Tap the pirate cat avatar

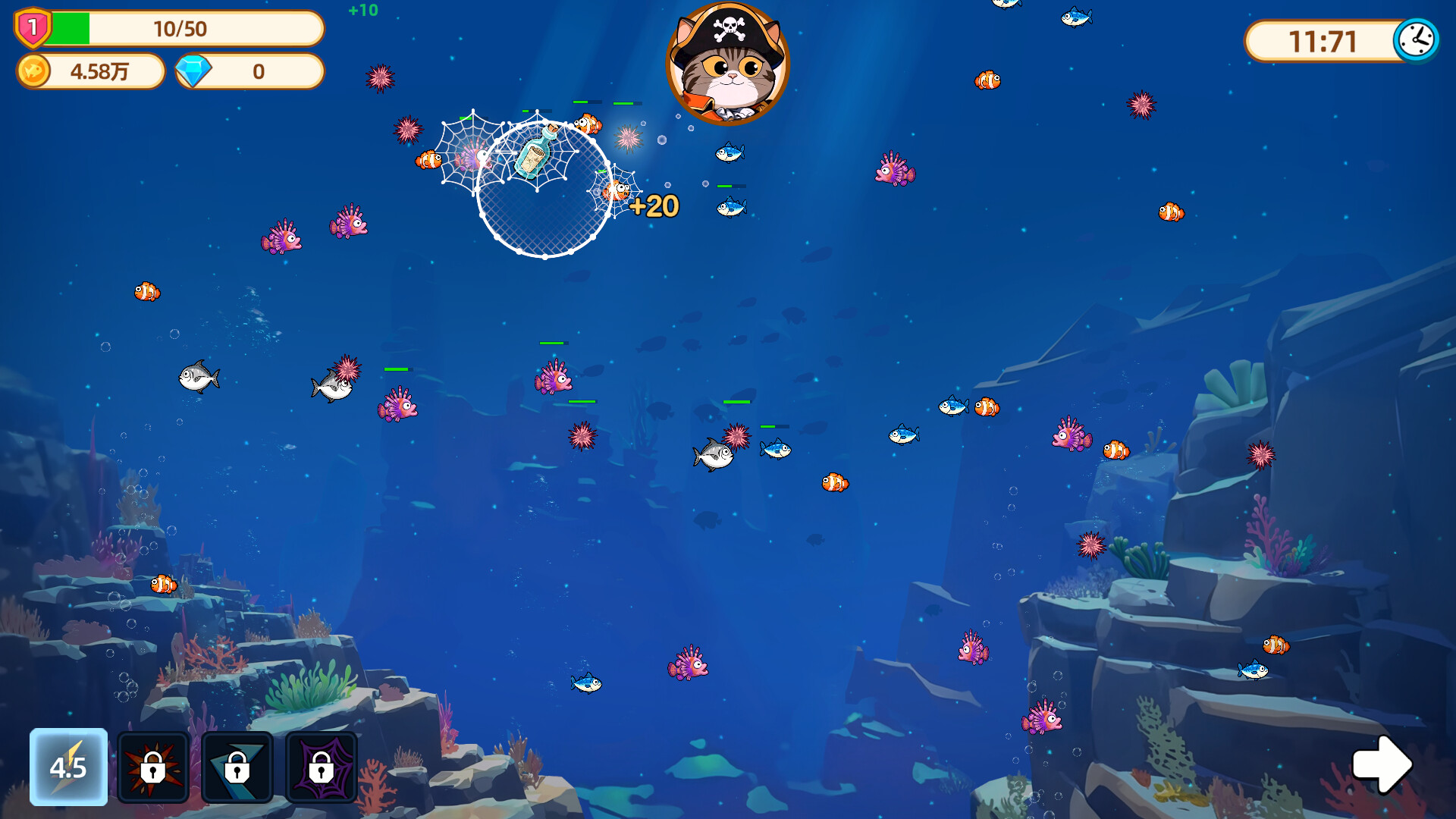727,64
